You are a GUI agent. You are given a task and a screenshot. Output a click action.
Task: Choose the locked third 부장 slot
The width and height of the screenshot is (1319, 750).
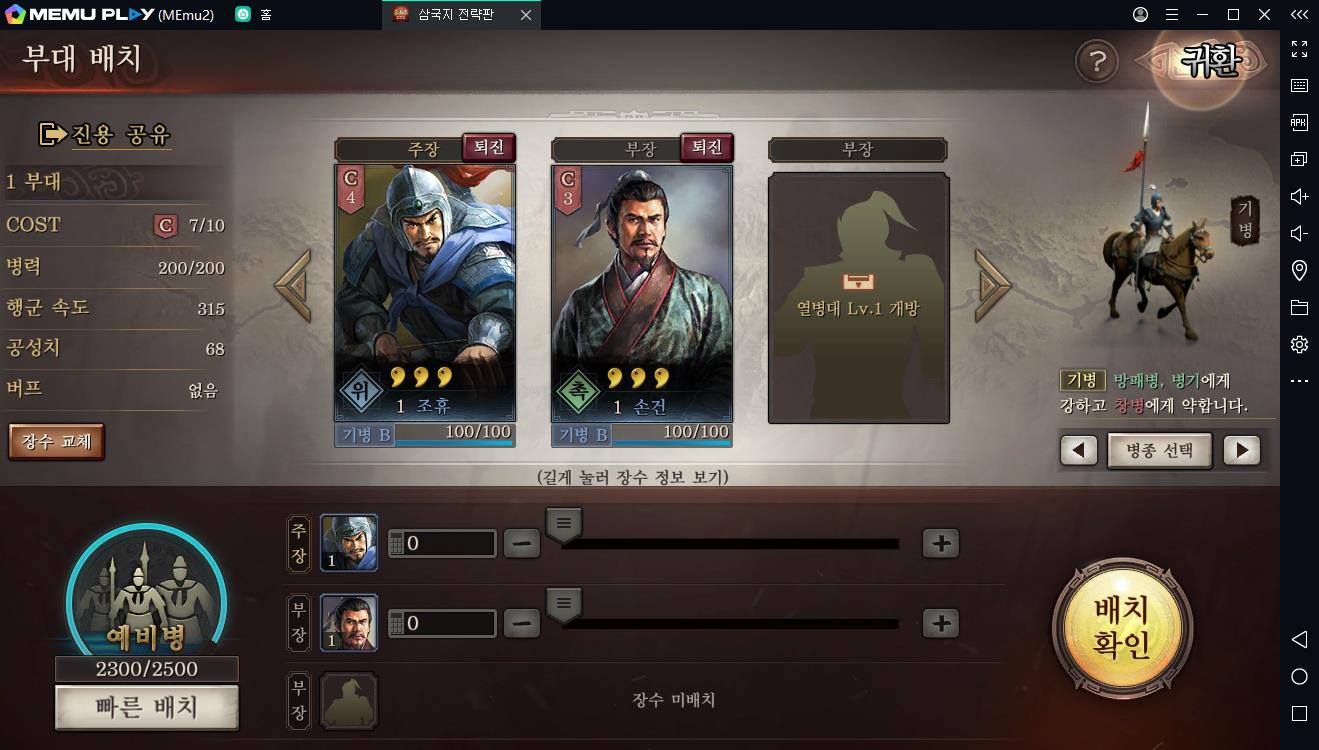click(858, 298)
